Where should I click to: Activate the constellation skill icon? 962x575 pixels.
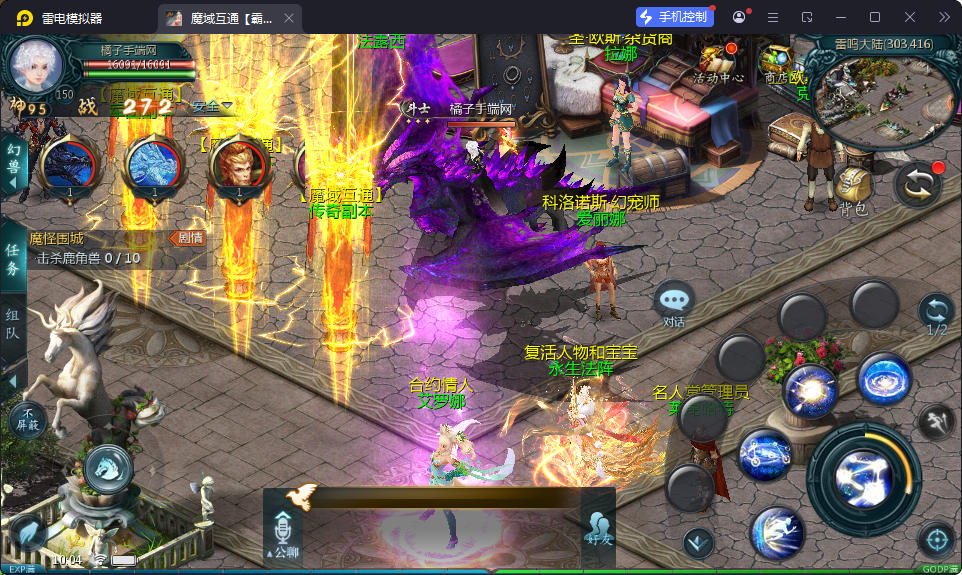tap(765, 454)
